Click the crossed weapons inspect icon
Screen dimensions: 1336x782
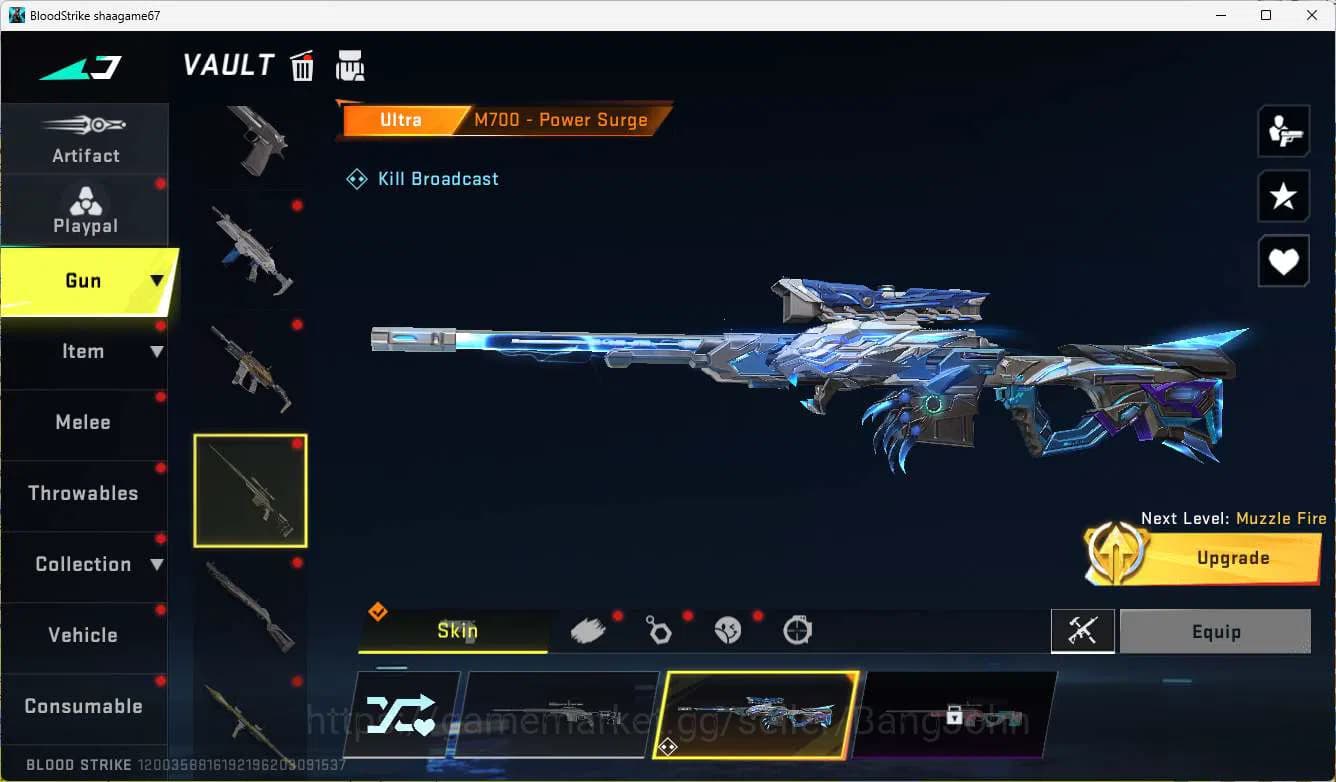point(1083,631)
